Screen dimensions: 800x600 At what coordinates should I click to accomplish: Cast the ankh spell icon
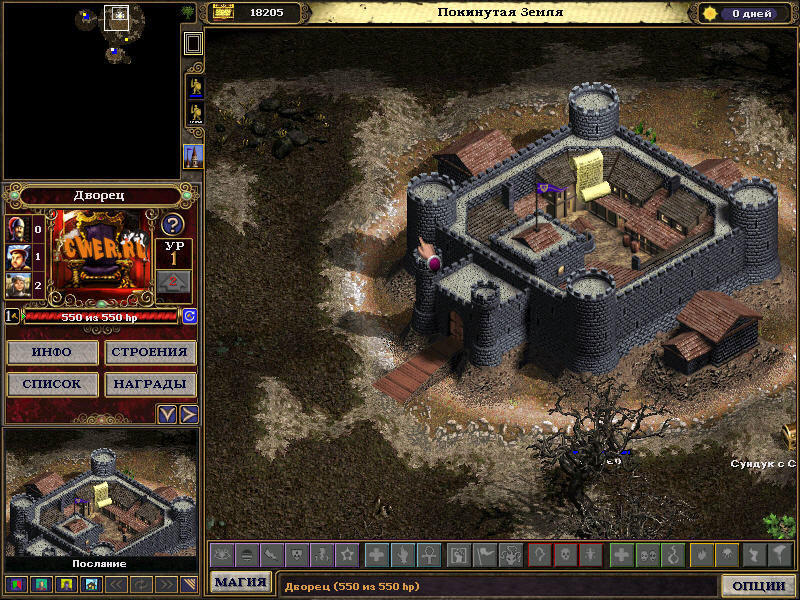[424, 555]
